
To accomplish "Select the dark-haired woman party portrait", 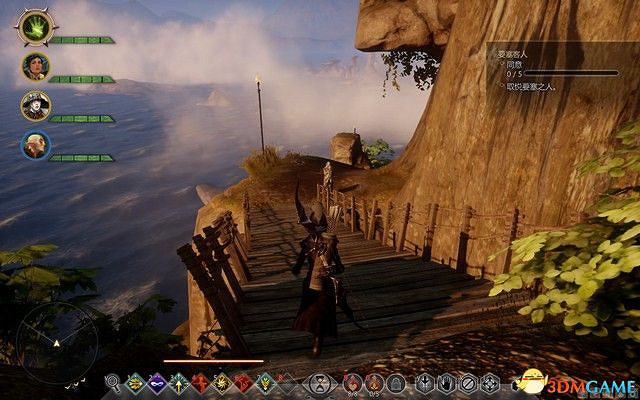I will [35, 67].
